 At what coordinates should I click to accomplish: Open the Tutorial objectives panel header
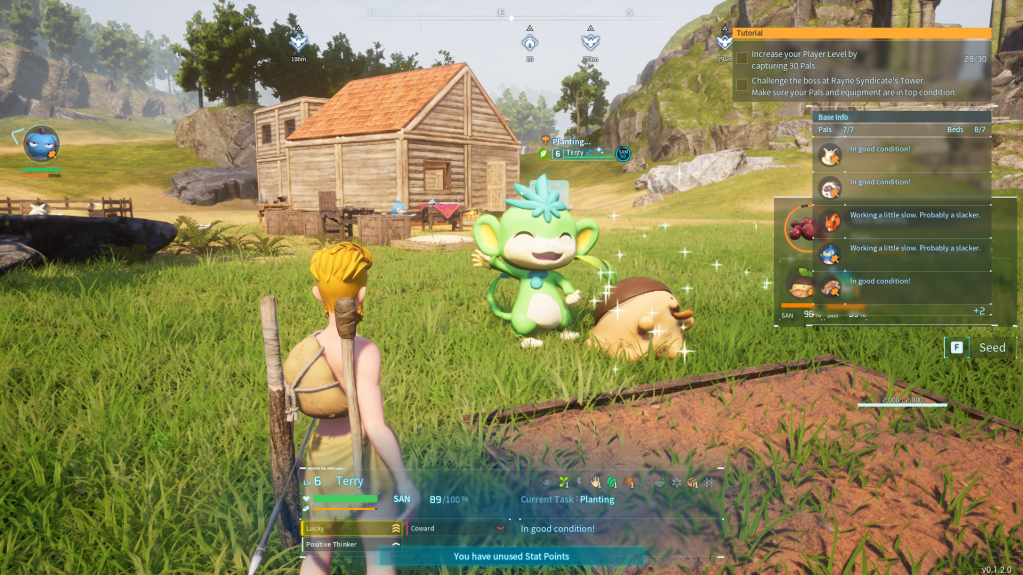pyautogui.click(x=862, y=33)
